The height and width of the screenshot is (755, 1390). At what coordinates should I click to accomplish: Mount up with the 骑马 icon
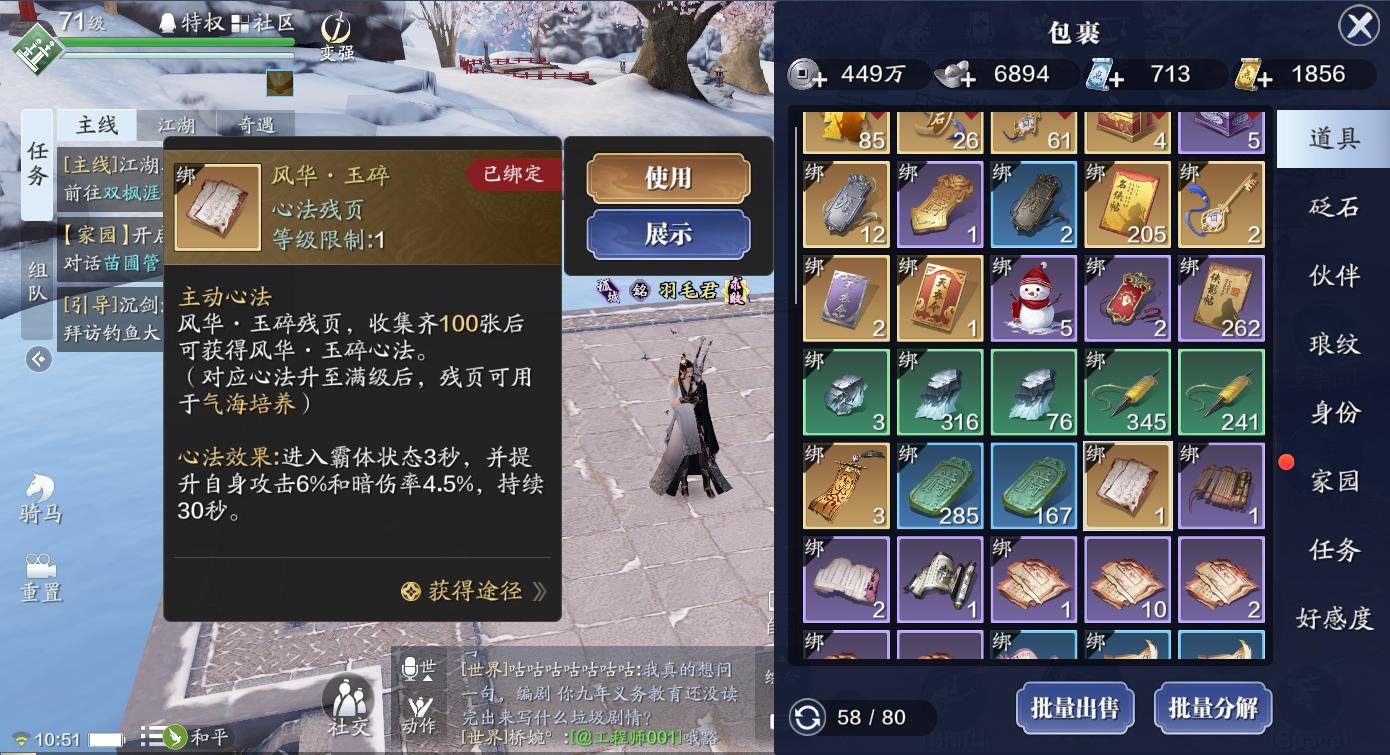click(x=41, y=497)
